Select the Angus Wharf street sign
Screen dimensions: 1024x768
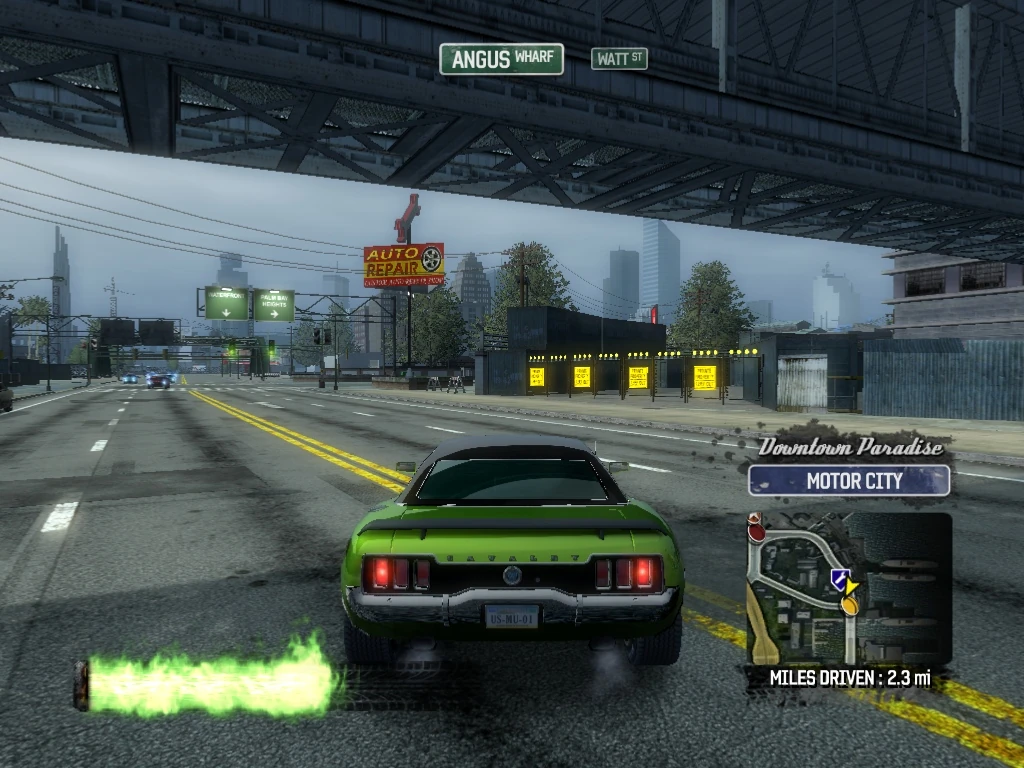501,59
